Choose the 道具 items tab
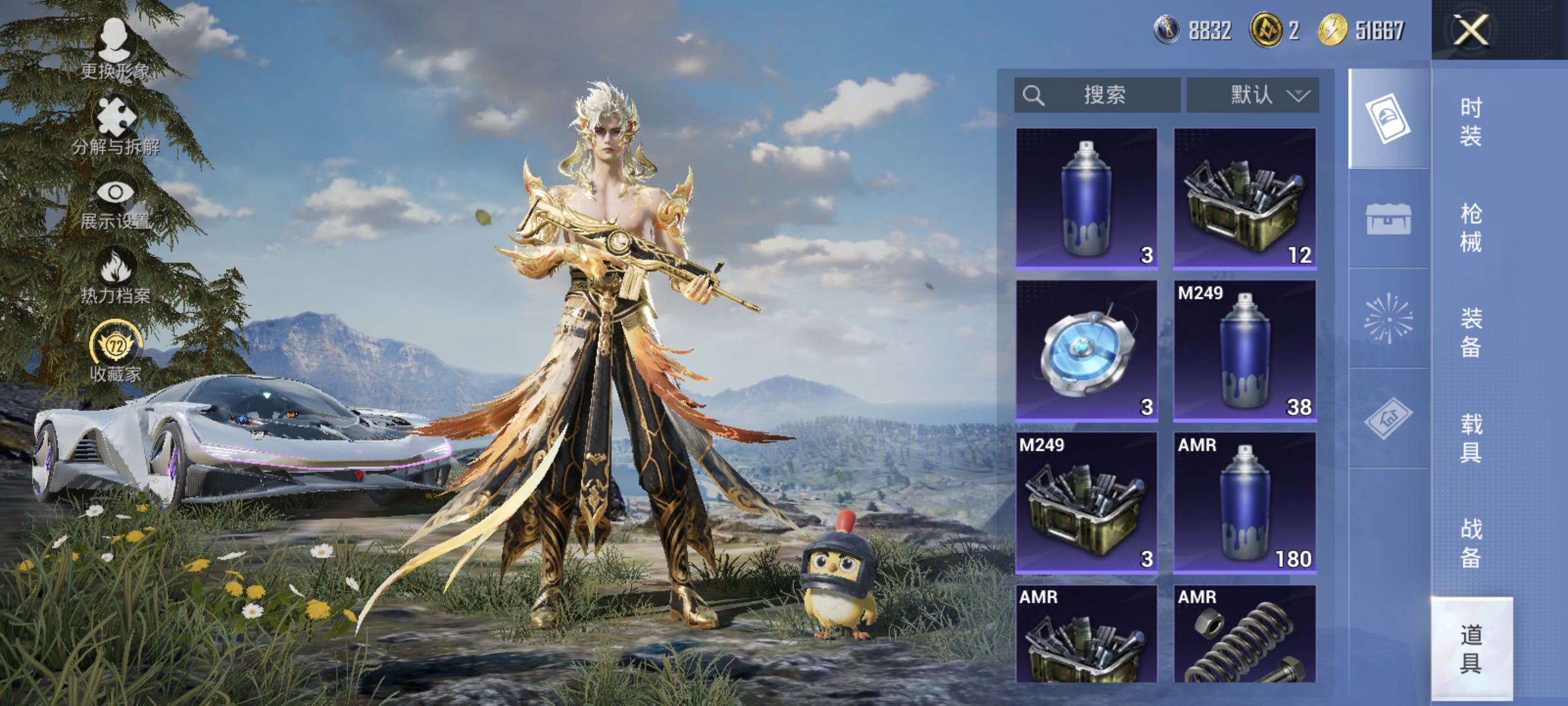The height and width of the screenshot is (706, 1568). [x=1471, y=648]
